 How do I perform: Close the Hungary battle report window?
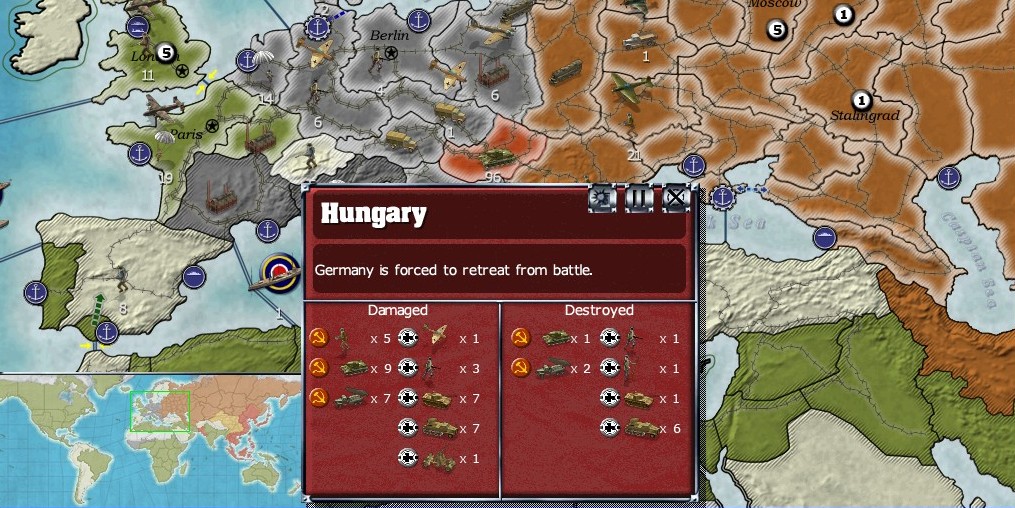point(677,198)
